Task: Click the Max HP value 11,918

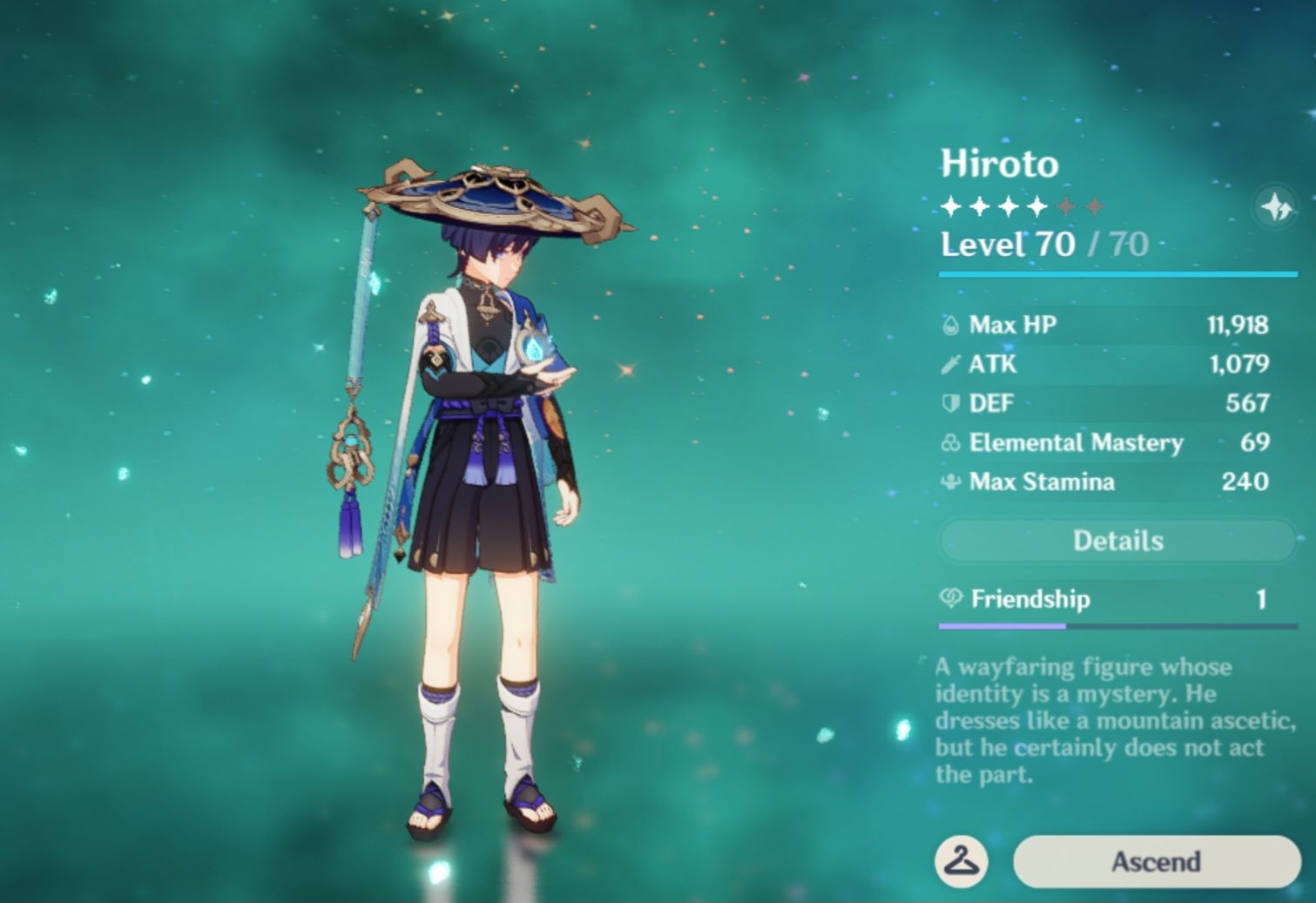Action: 1237,325
